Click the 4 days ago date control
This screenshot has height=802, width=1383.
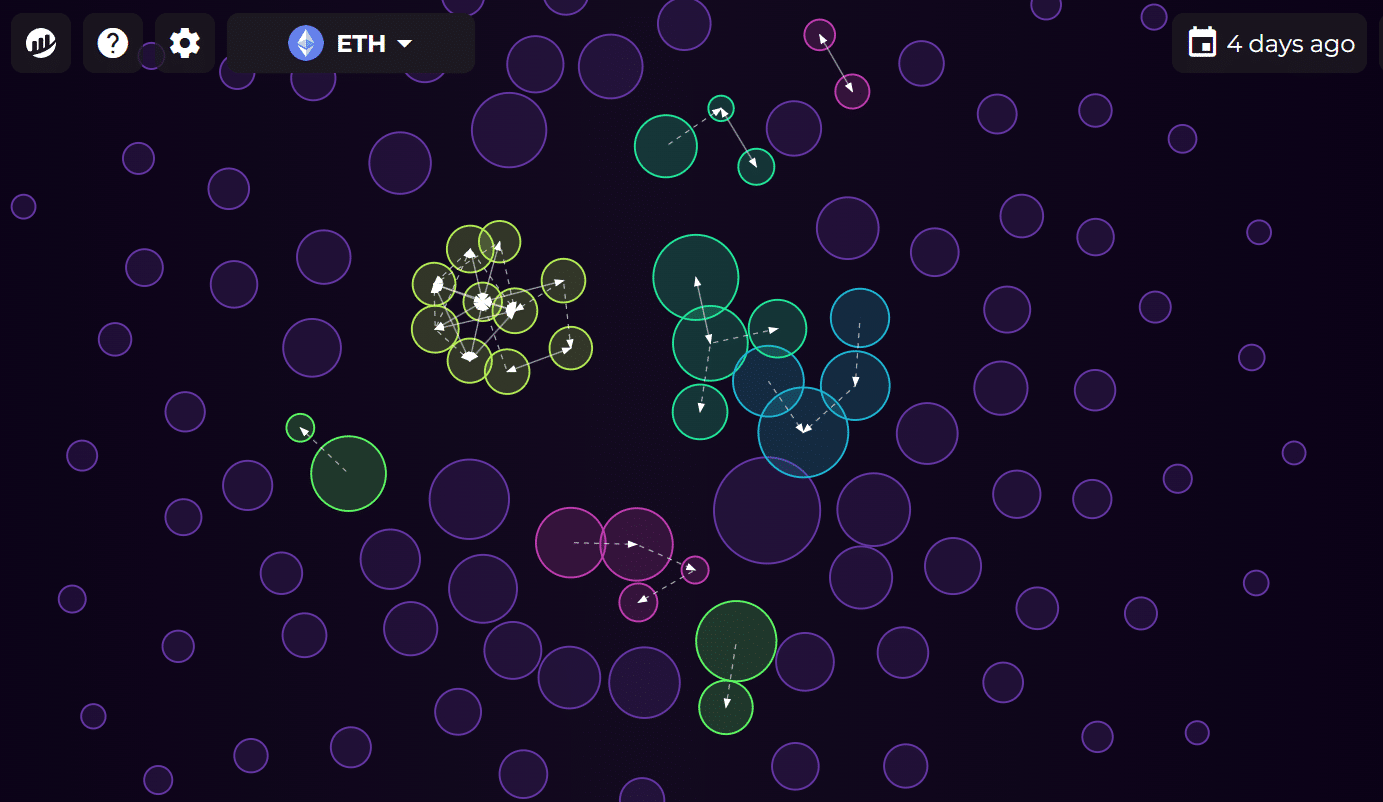pos(1290,43)
